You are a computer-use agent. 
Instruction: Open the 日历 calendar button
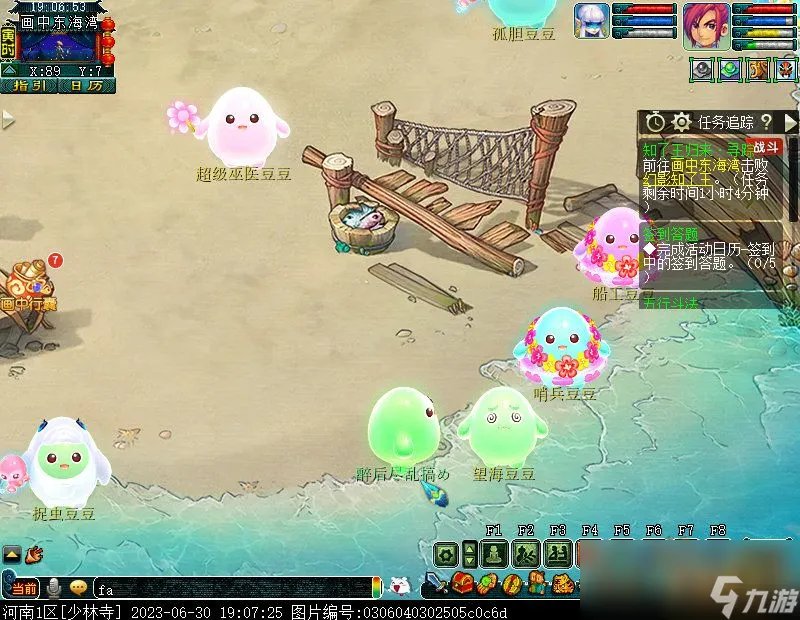87,86
